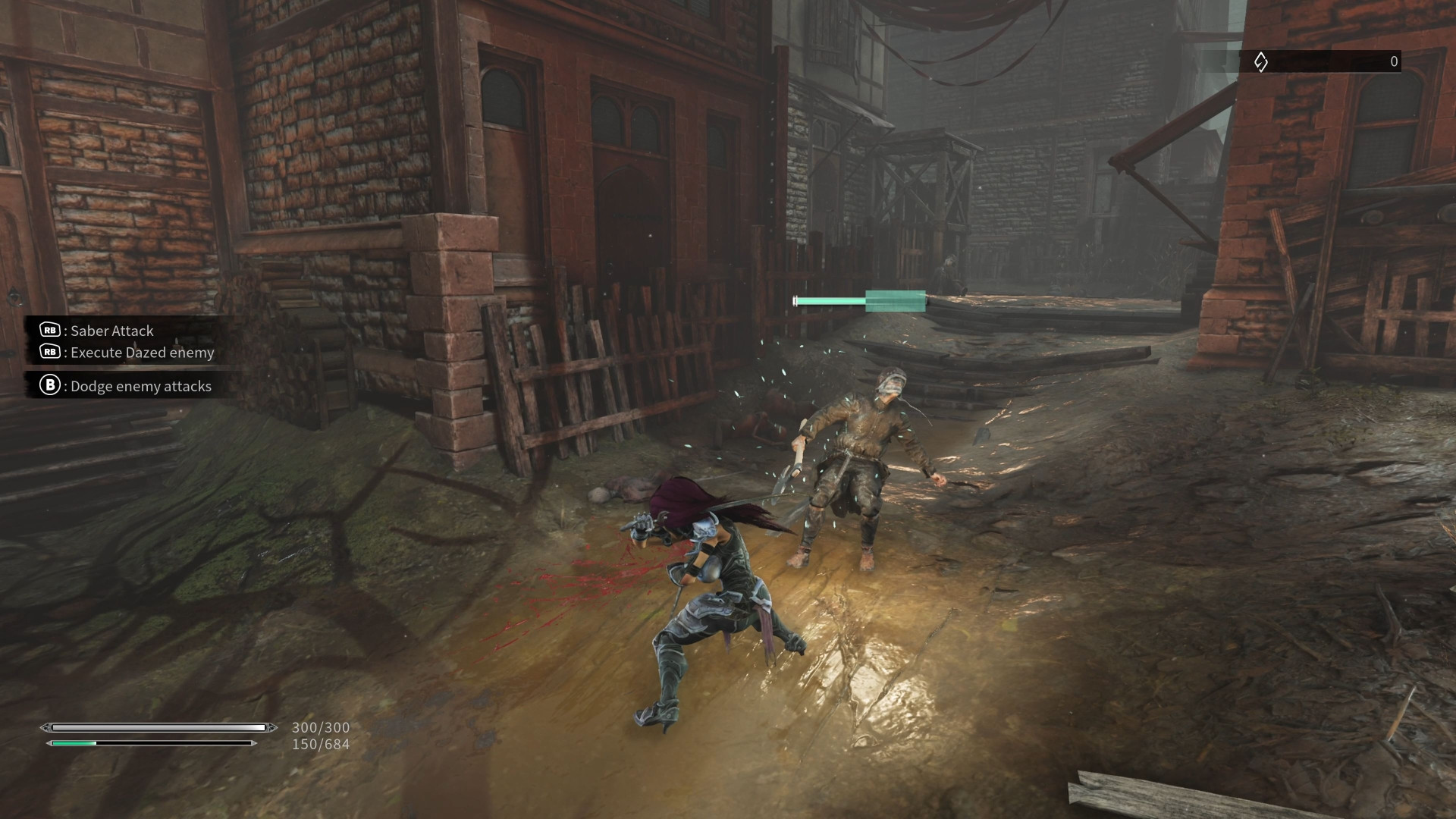Click the diamond shard currency icon top right
Image resolution: width=1456 pixels, height=819 pixels.
(1261, 61)
